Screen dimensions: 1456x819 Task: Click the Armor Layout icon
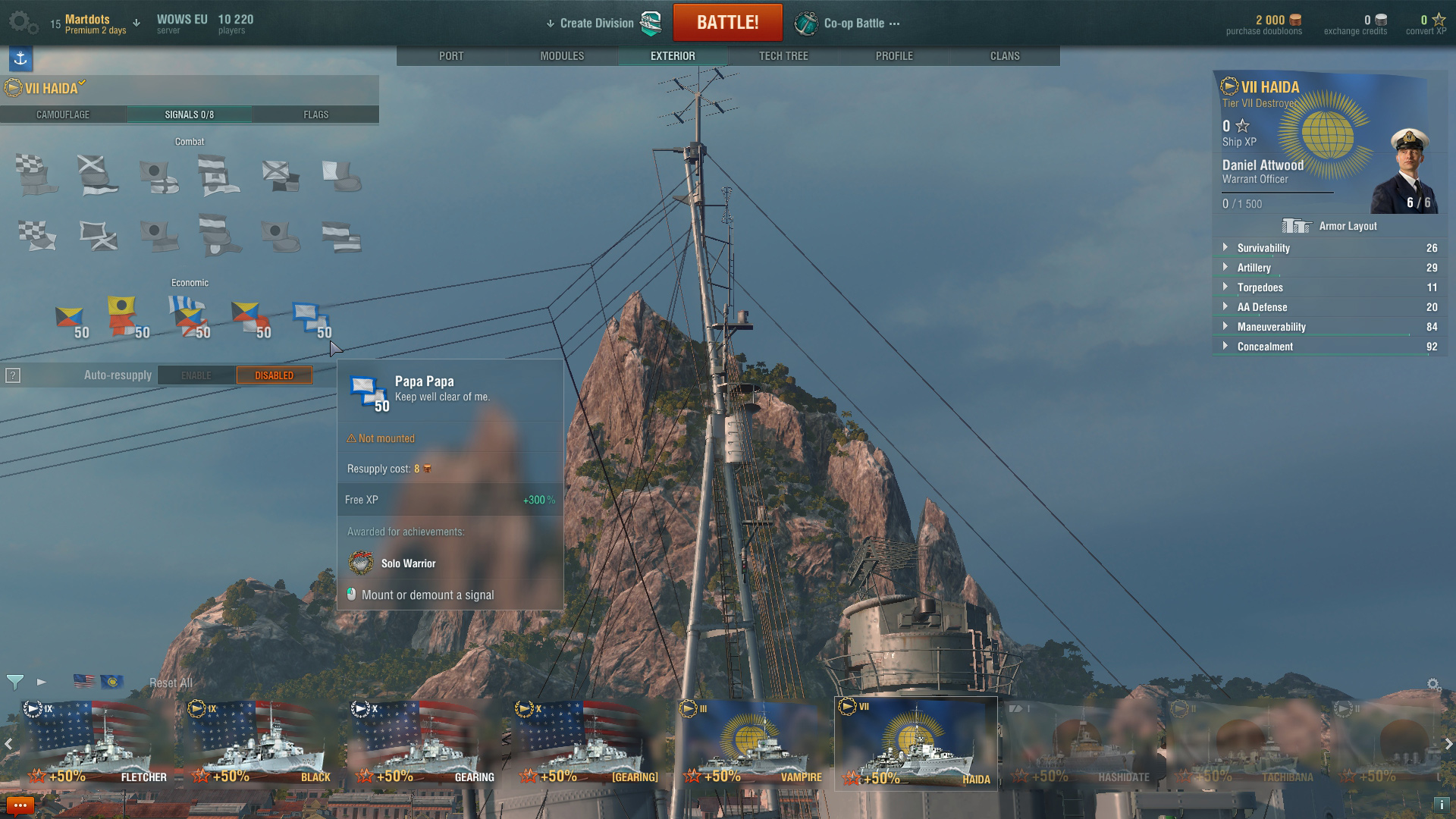coord(1297,225)
